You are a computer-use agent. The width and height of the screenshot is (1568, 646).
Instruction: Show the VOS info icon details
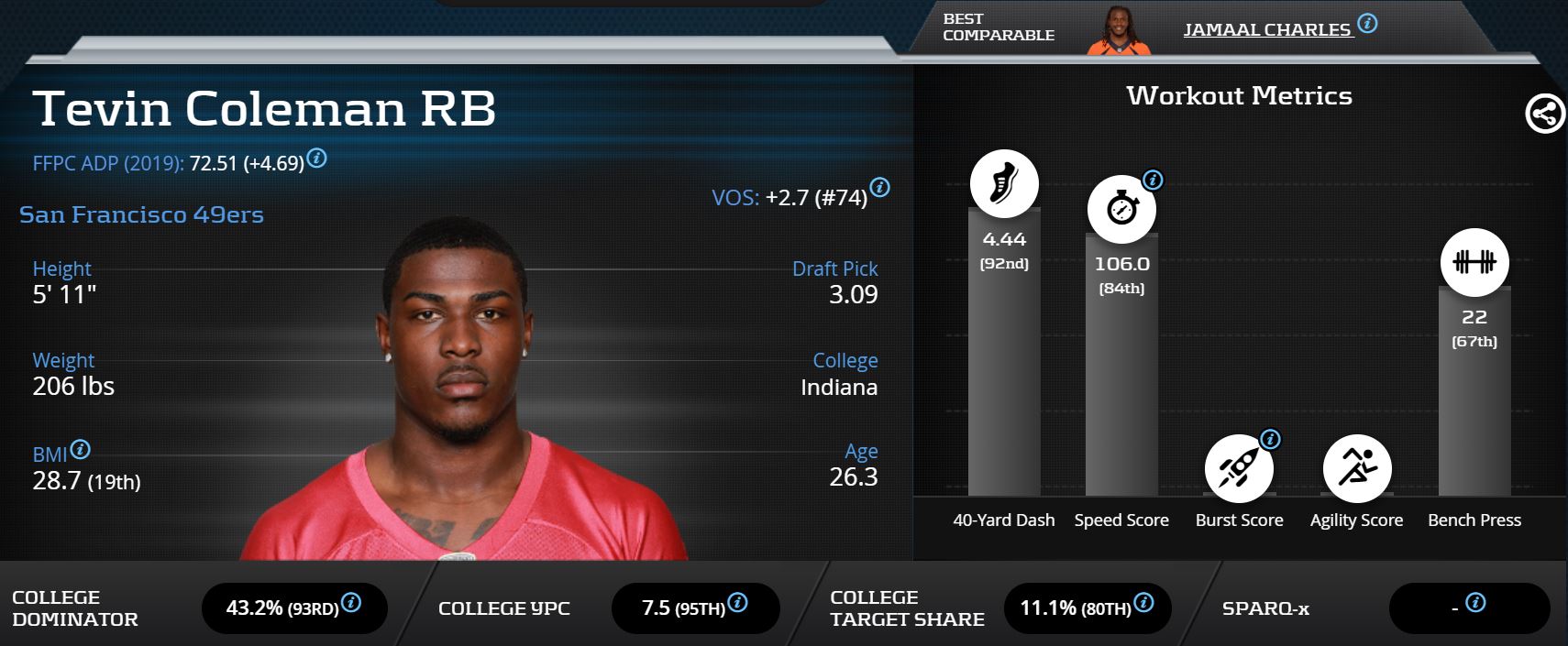(879, 188)
